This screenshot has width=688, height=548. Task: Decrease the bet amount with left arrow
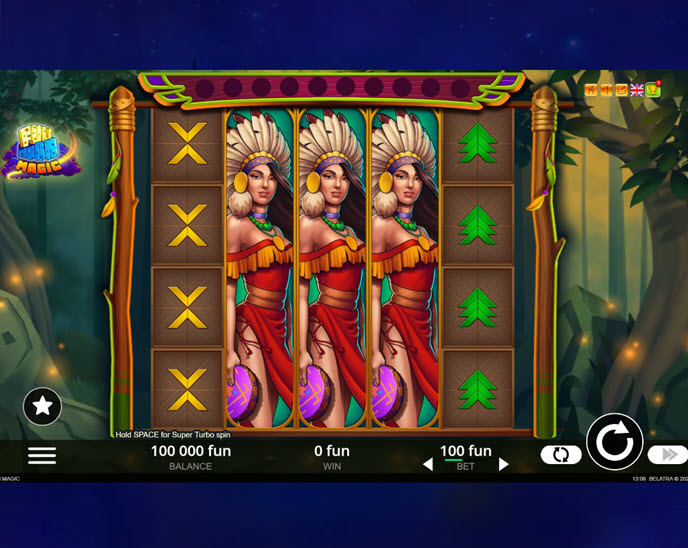pyautogui.click(x=428, y=464)
